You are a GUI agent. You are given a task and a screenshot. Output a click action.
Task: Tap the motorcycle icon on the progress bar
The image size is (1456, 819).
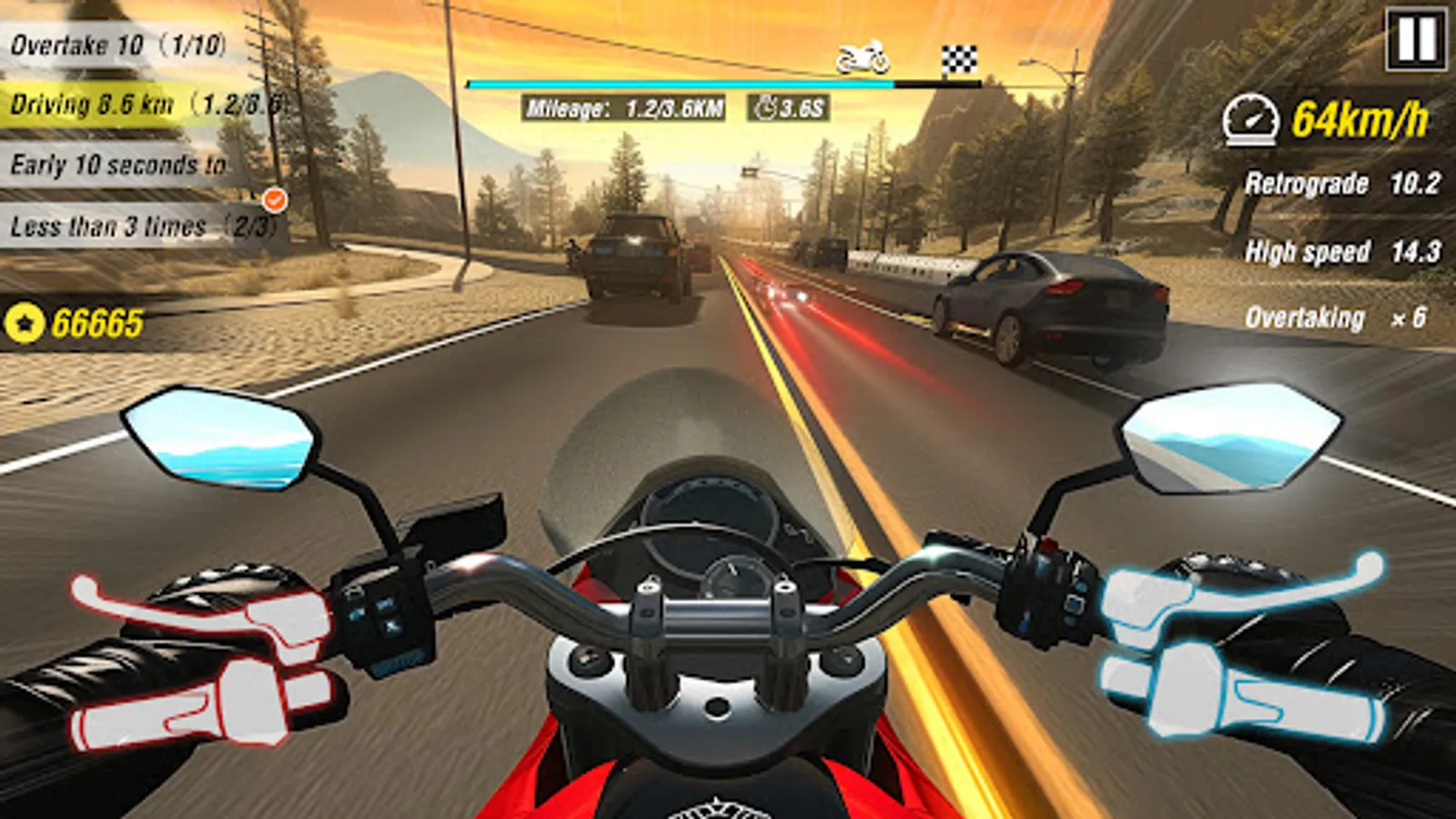(x=863, y=55)
